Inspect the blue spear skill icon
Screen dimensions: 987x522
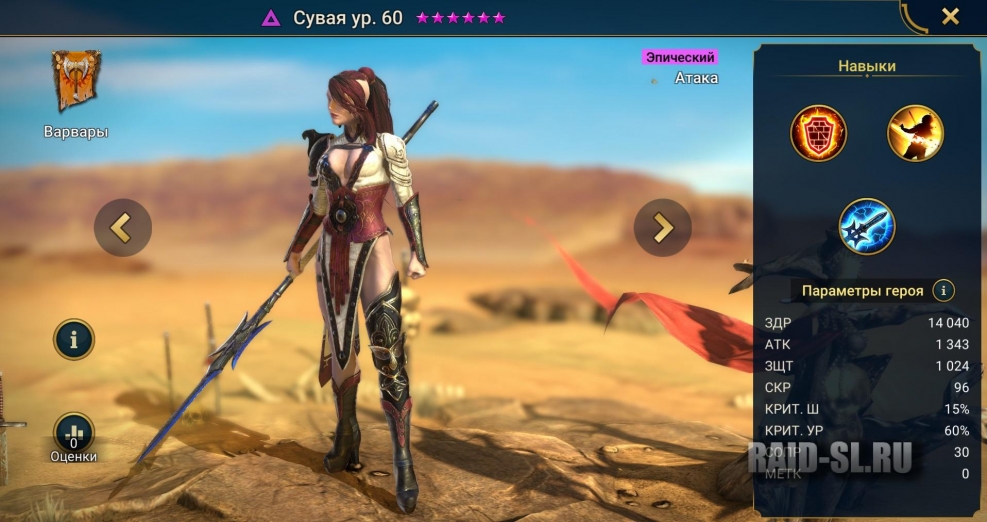[x=867, y=225]
